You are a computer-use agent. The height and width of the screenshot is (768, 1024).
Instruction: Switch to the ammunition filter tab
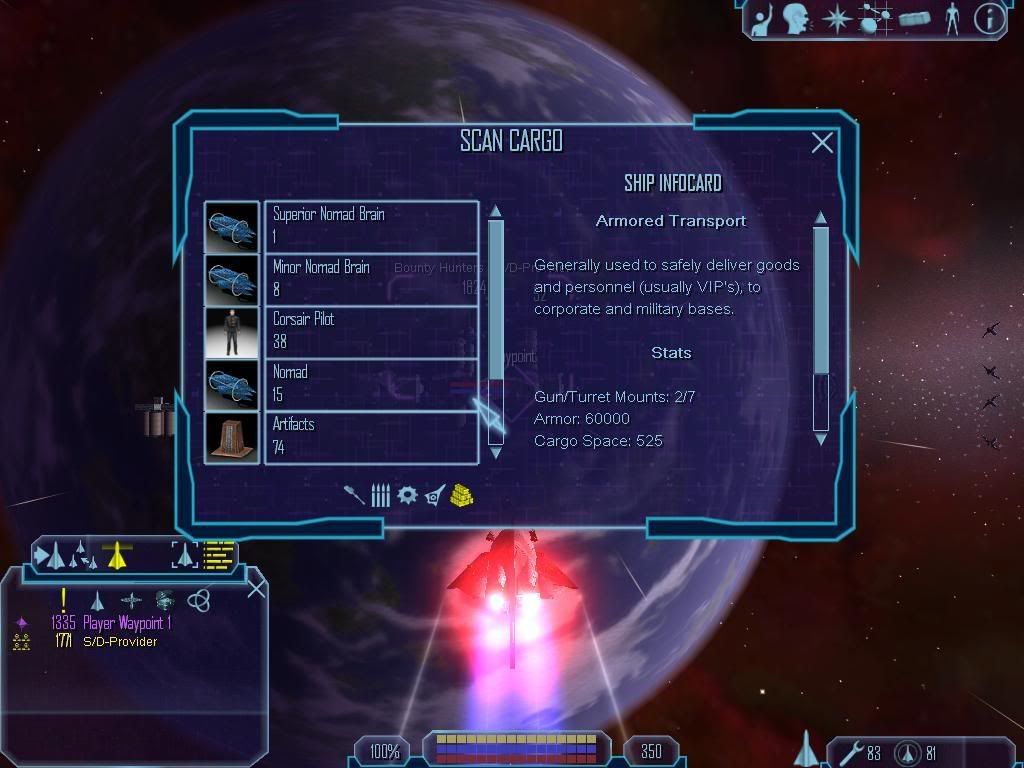pyautogui.click(x=380, y=495)
